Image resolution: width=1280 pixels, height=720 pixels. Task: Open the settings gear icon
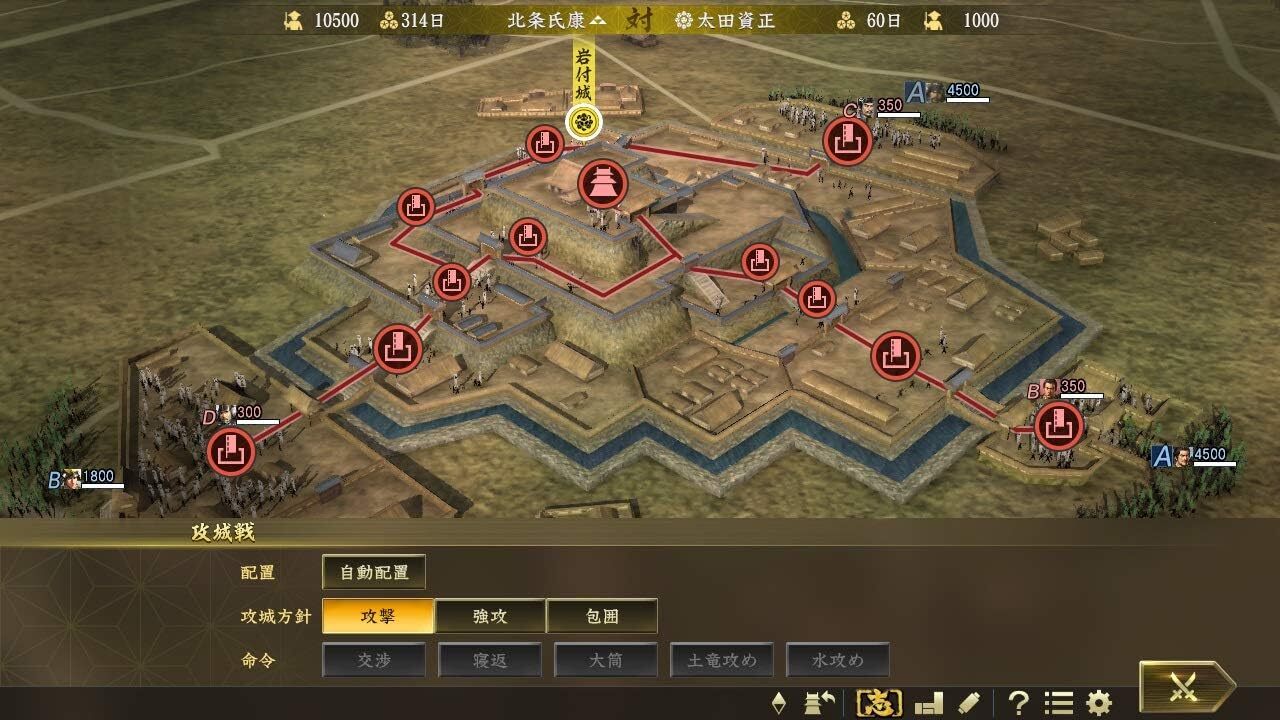[x=1098, y=701]
